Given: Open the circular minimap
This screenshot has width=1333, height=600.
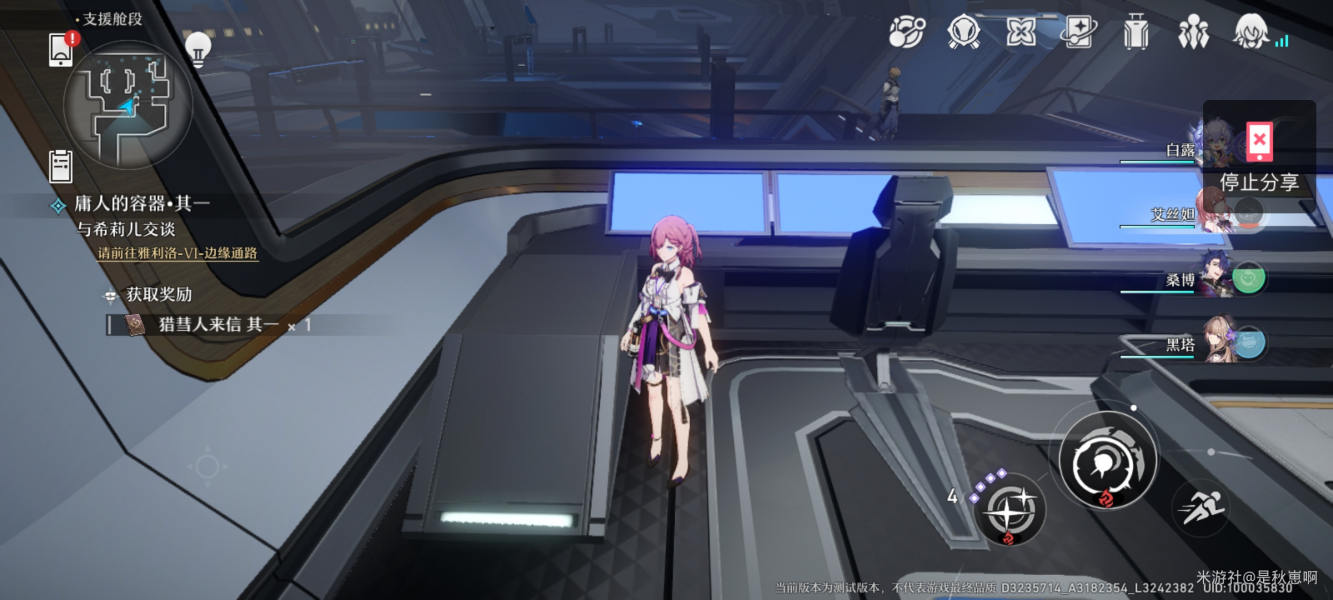Looking at the screenshot, I should [x=127, y=103].
